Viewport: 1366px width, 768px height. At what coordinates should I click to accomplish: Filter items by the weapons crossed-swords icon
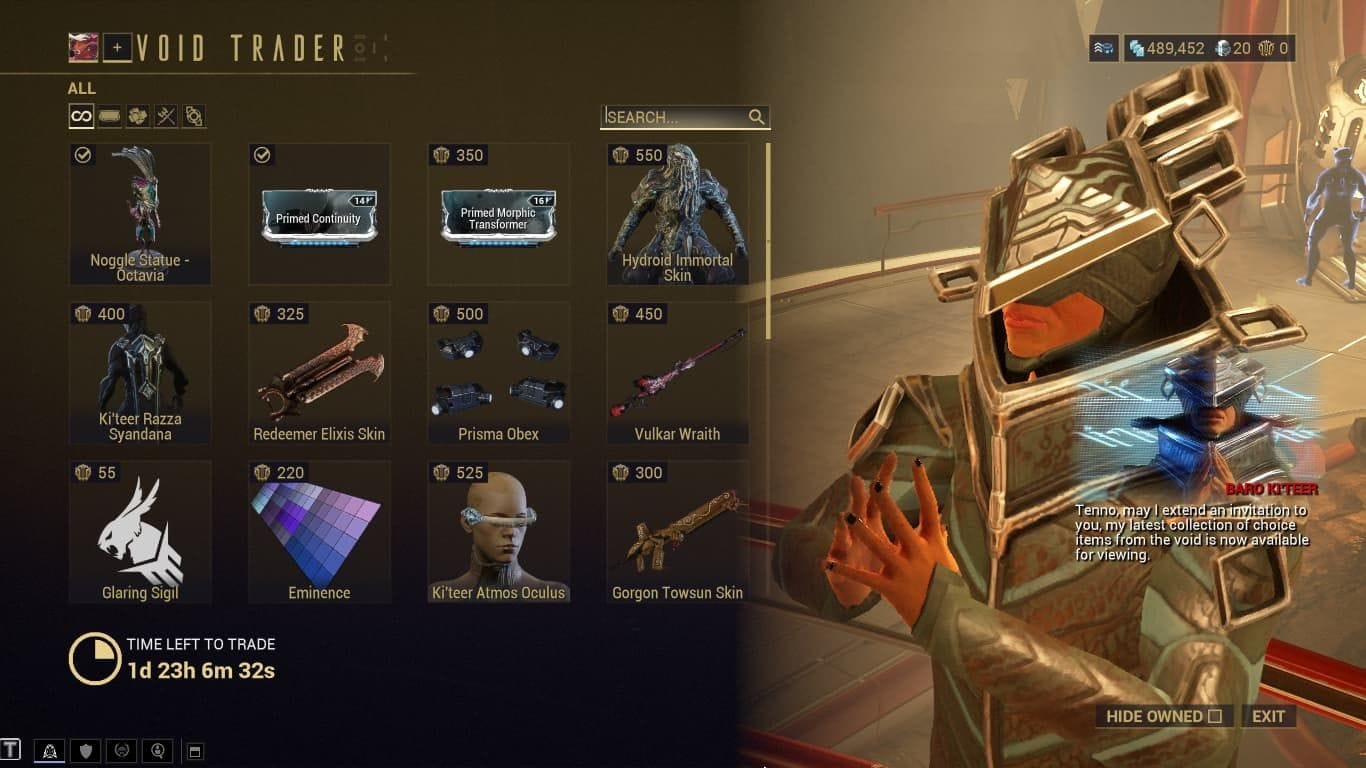click(x=167, y=116)
